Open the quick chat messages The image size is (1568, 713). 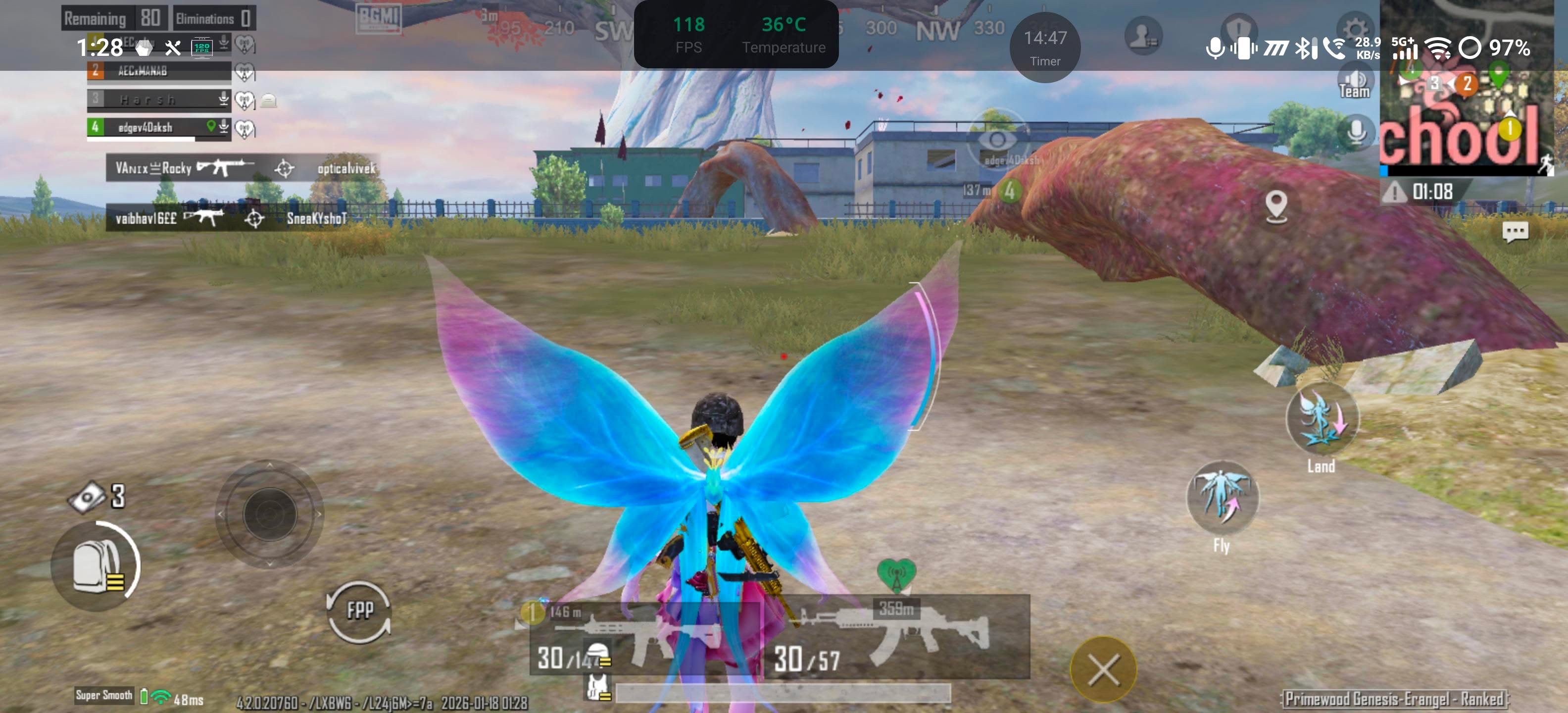1515,231
